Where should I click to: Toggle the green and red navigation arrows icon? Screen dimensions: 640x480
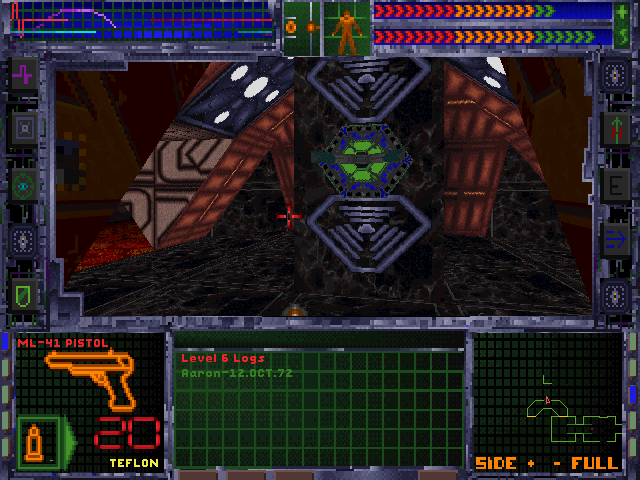coord(614,129)
